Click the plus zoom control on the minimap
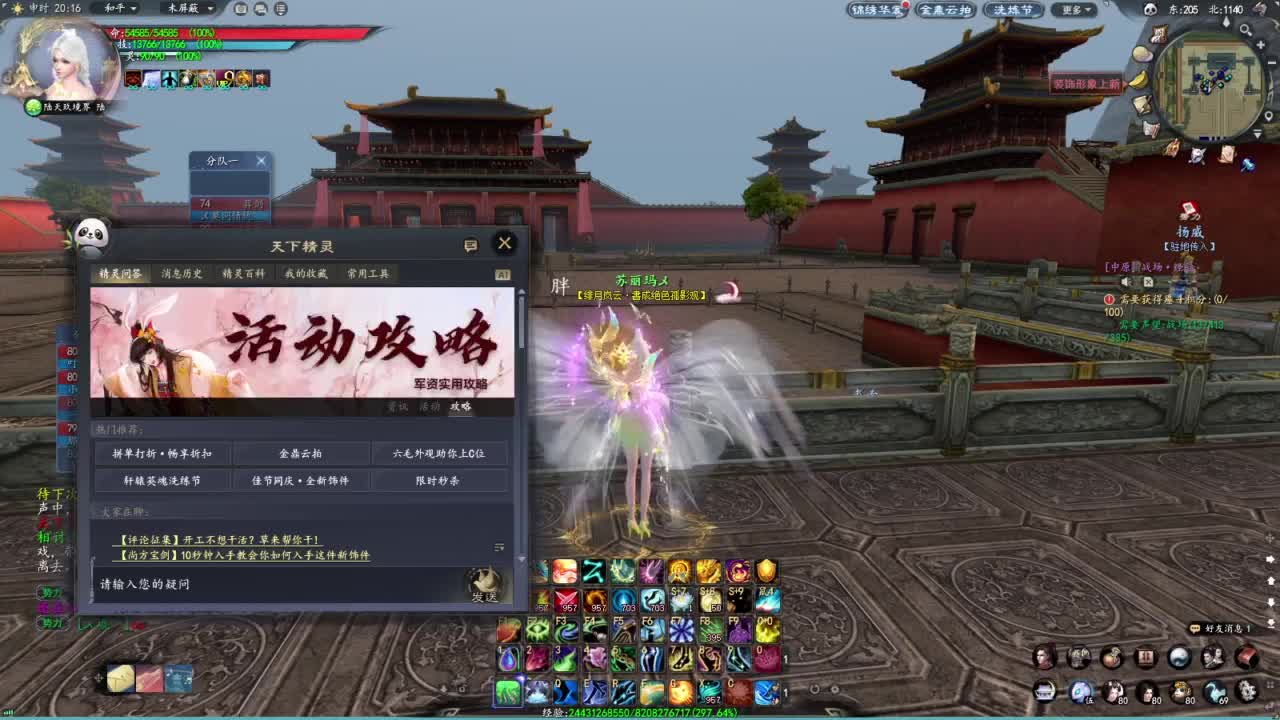 pyautogui.click(x=1259, y=46)
